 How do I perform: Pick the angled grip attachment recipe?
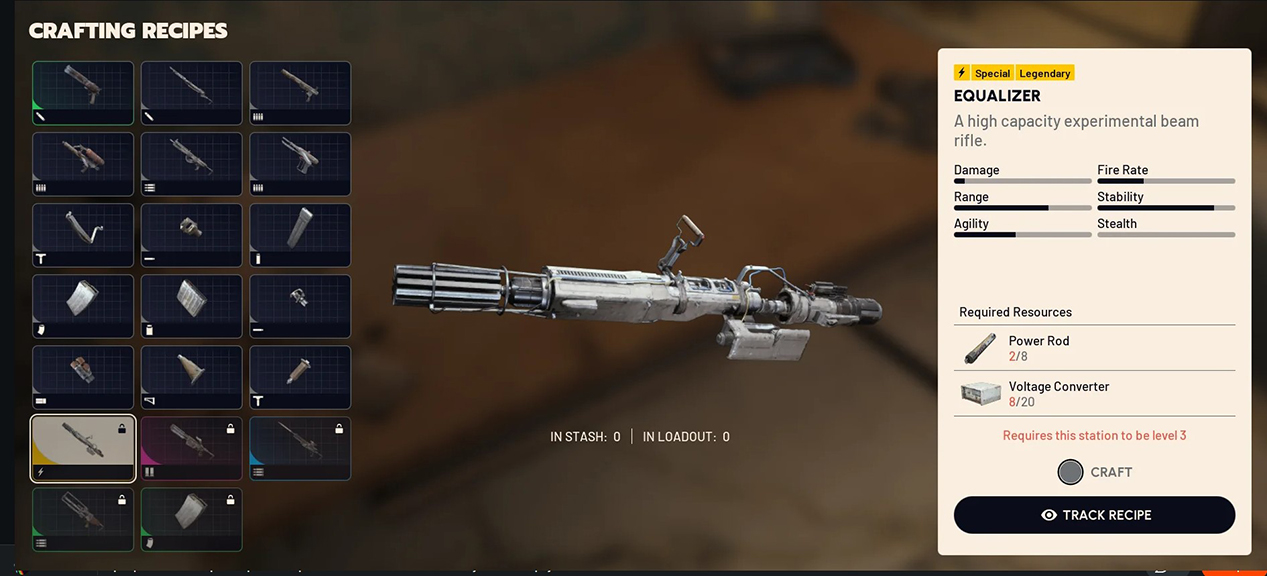pos(83,235)
